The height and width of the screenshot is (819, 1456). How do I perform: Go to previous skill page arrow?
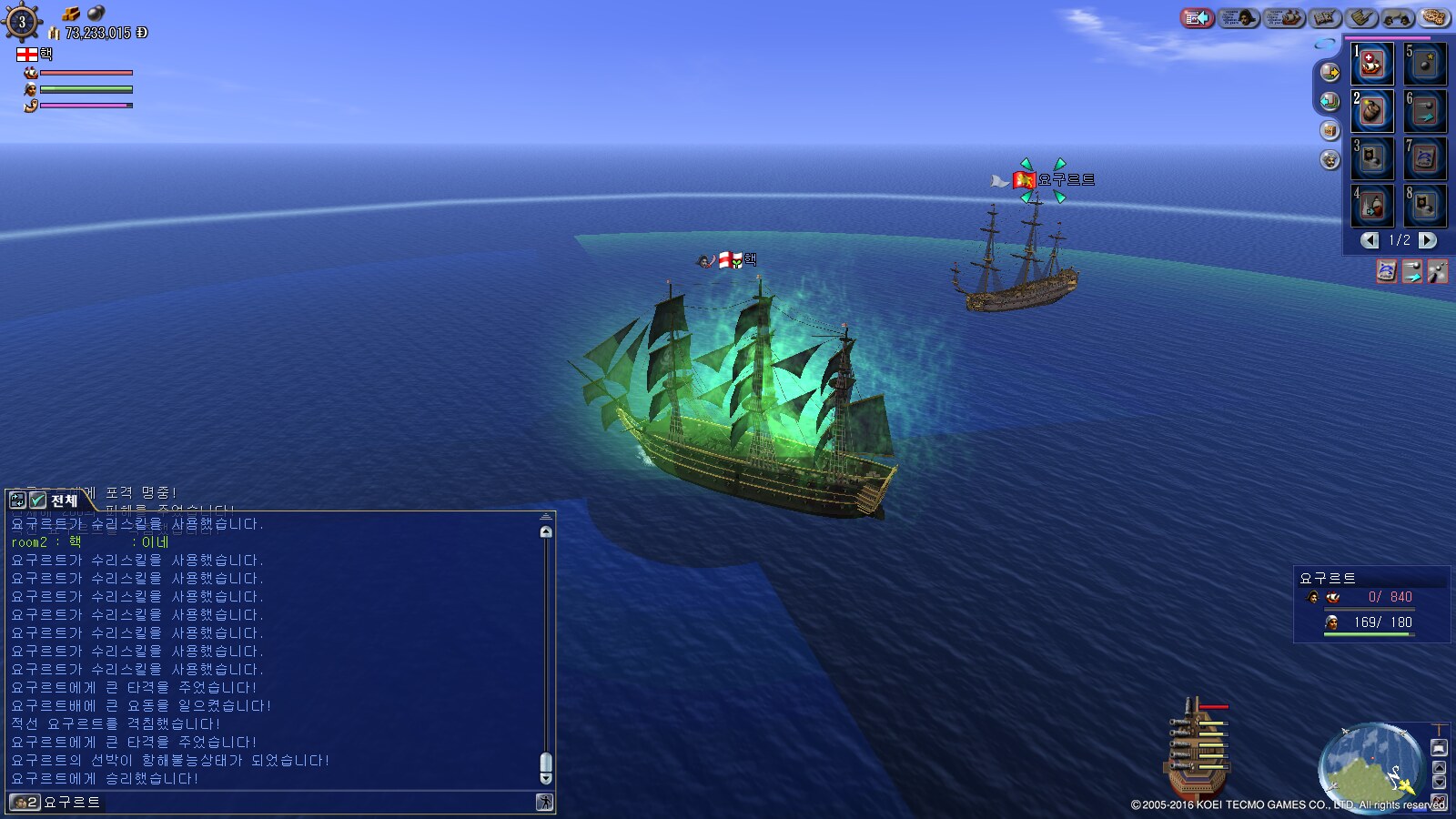point(1370,240)
